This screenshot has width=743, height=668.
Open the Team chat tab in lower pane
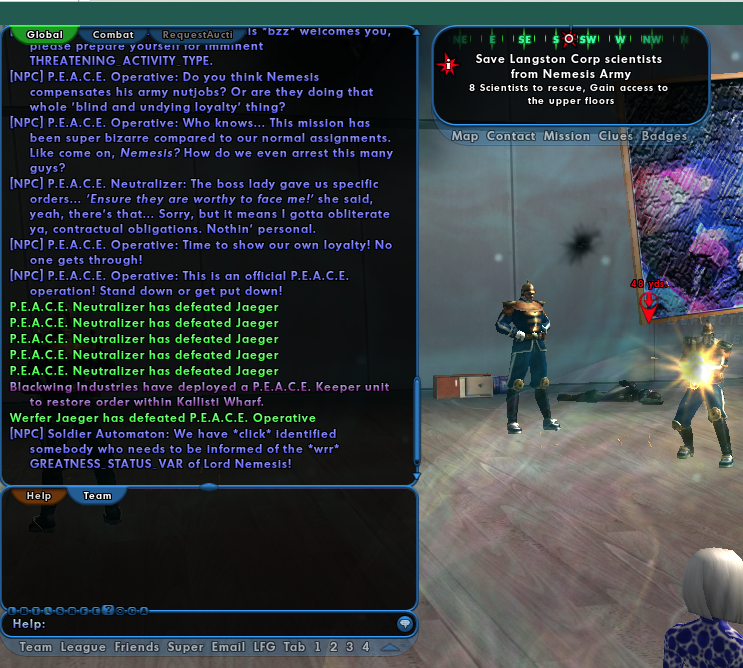click(x=97, y=495)
